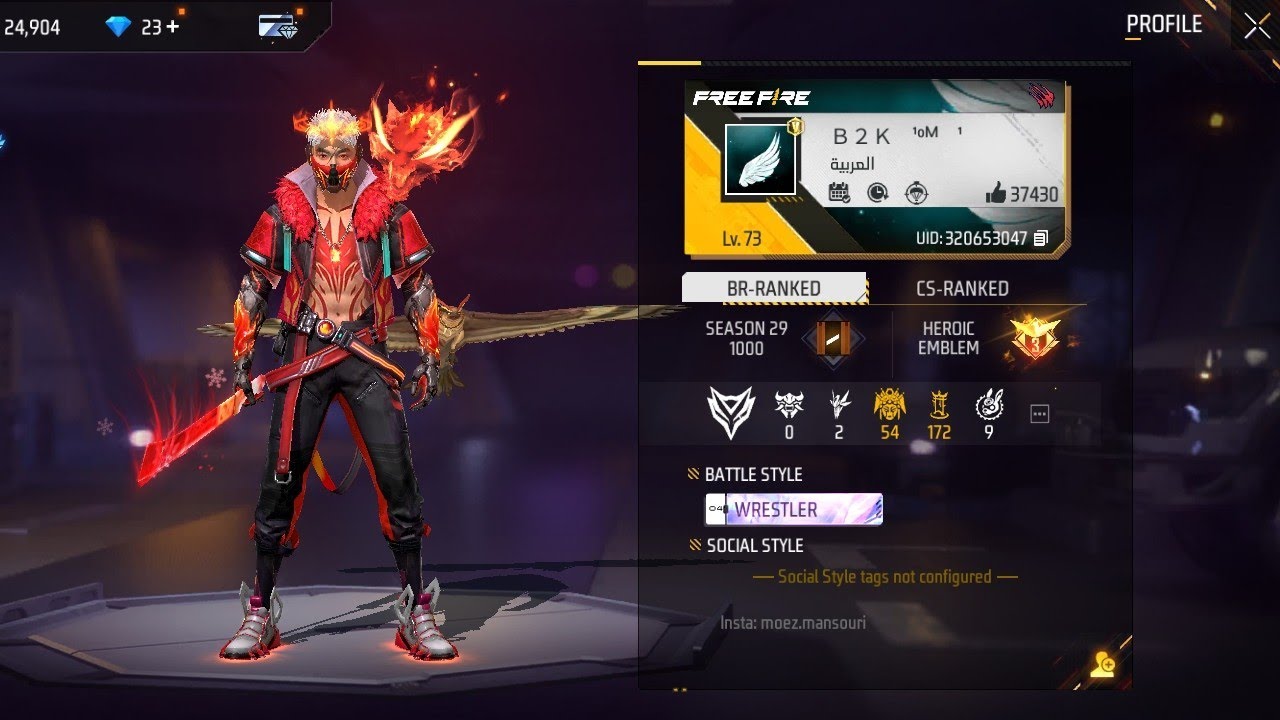1280x720 pixels.
Task: Copy the UID using the copy icon
Action: [1041, 238]
